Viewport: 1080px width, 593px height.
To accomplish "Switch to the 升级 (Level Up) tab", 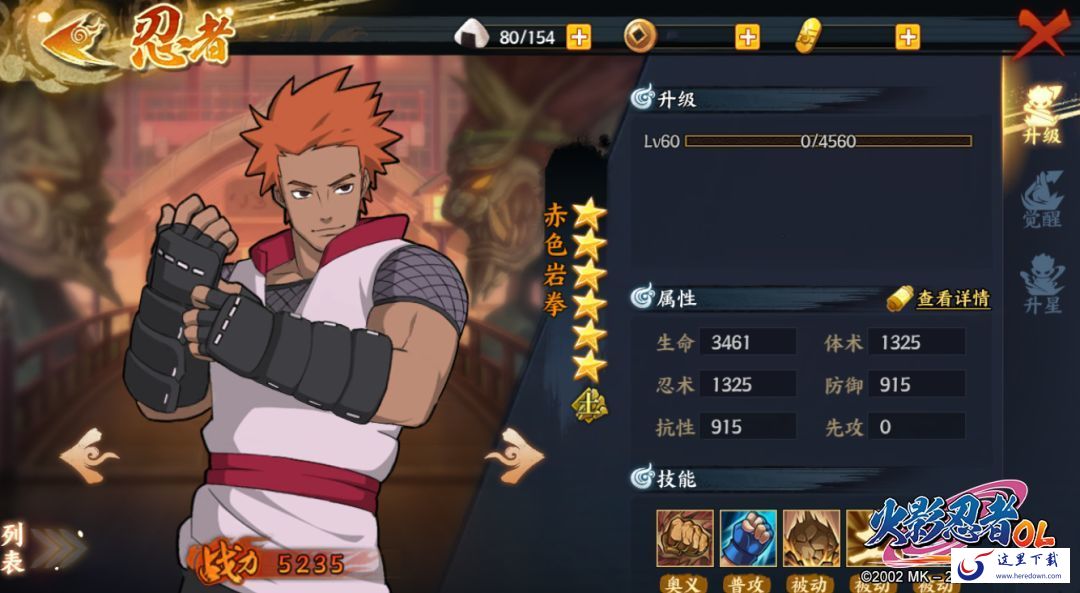I will tap(1041, 114).
